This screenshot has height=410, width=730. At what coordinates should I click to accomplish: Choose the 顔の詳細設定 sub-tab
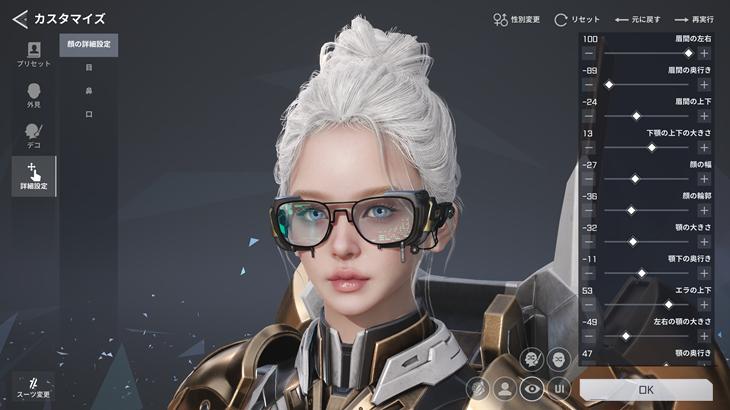point(89,46)
